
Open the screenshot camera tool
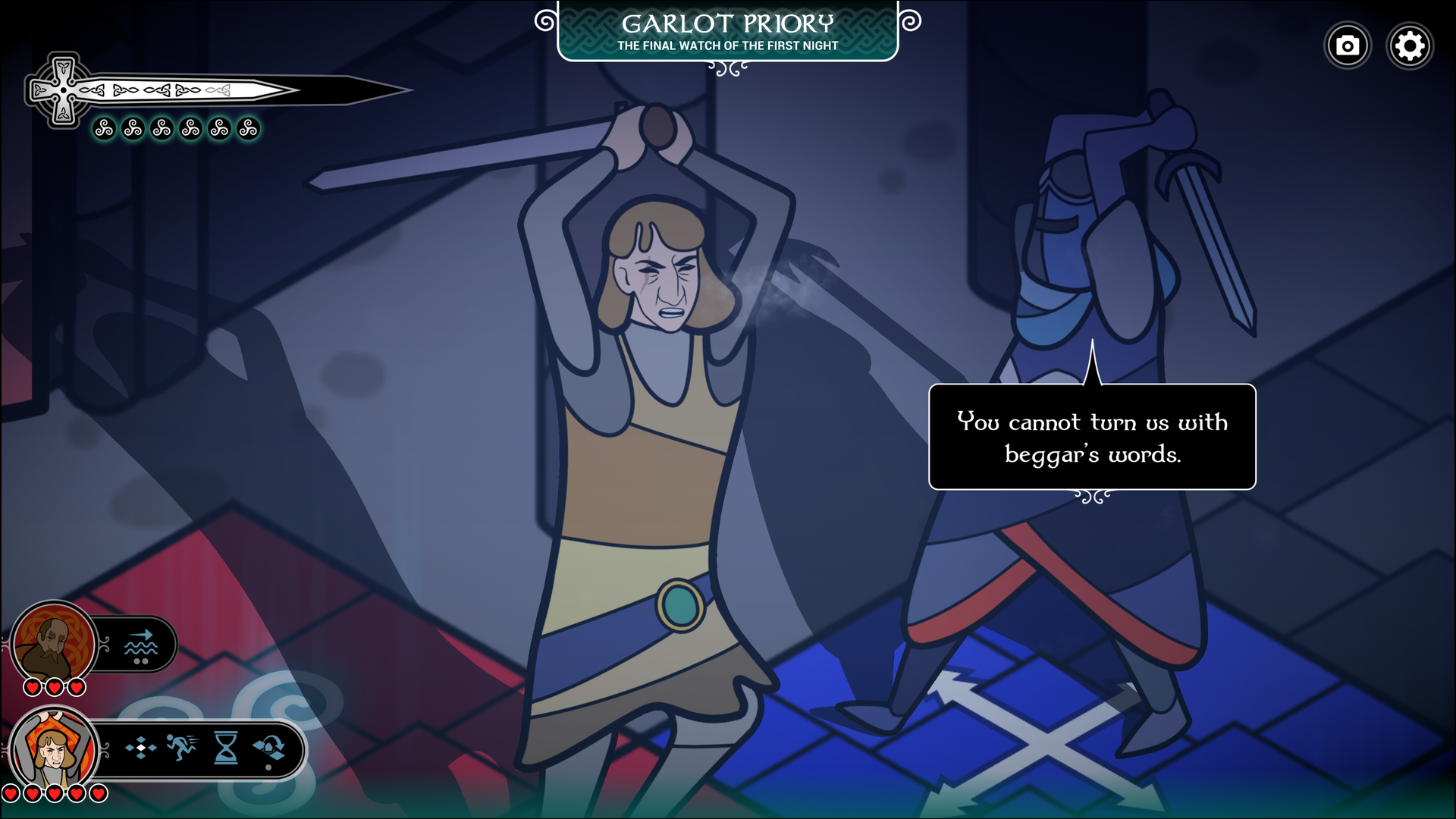click(1348, 45)
